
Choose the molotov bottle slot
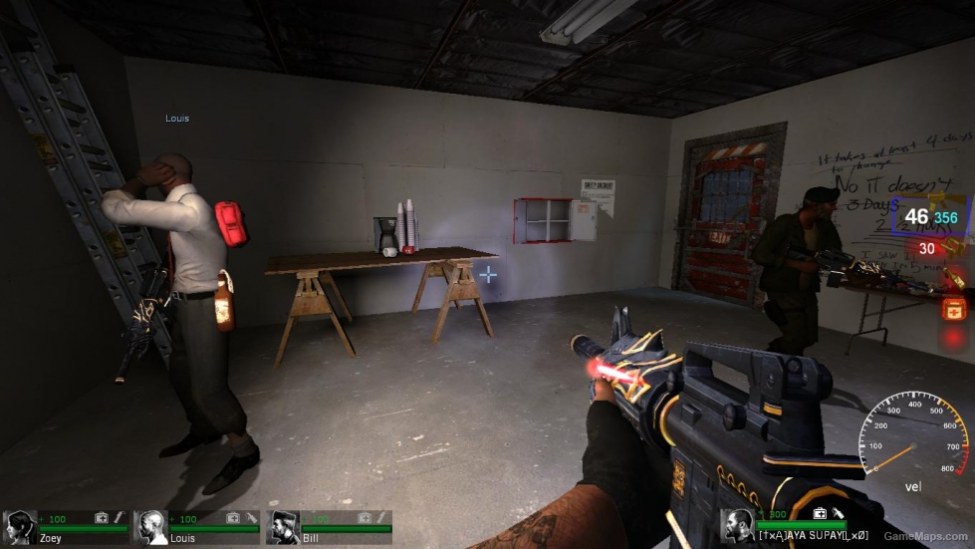955,280
